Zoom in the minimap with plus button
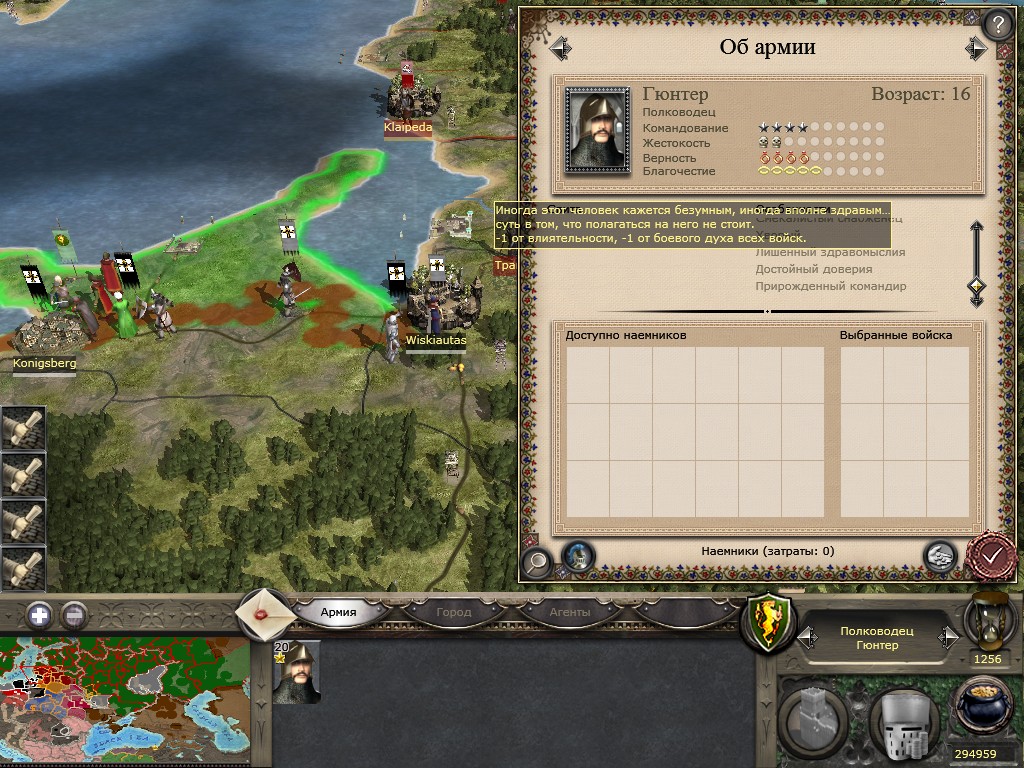This screenshot has height=768, width=1024. 39,615
